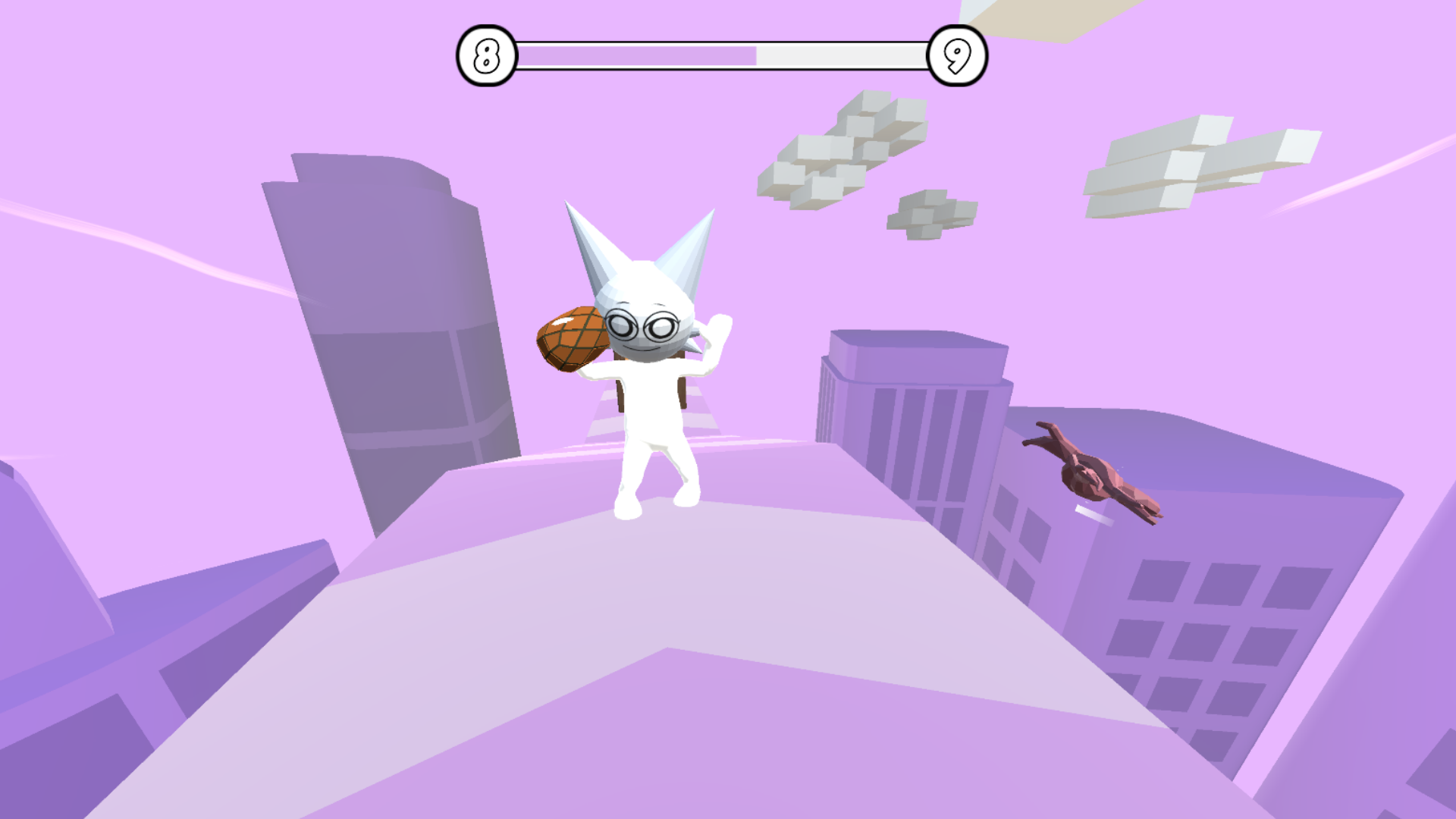This screenshot has width=1456, height=819.
Task: Click the level 8 circle badge
Action: 486,52
